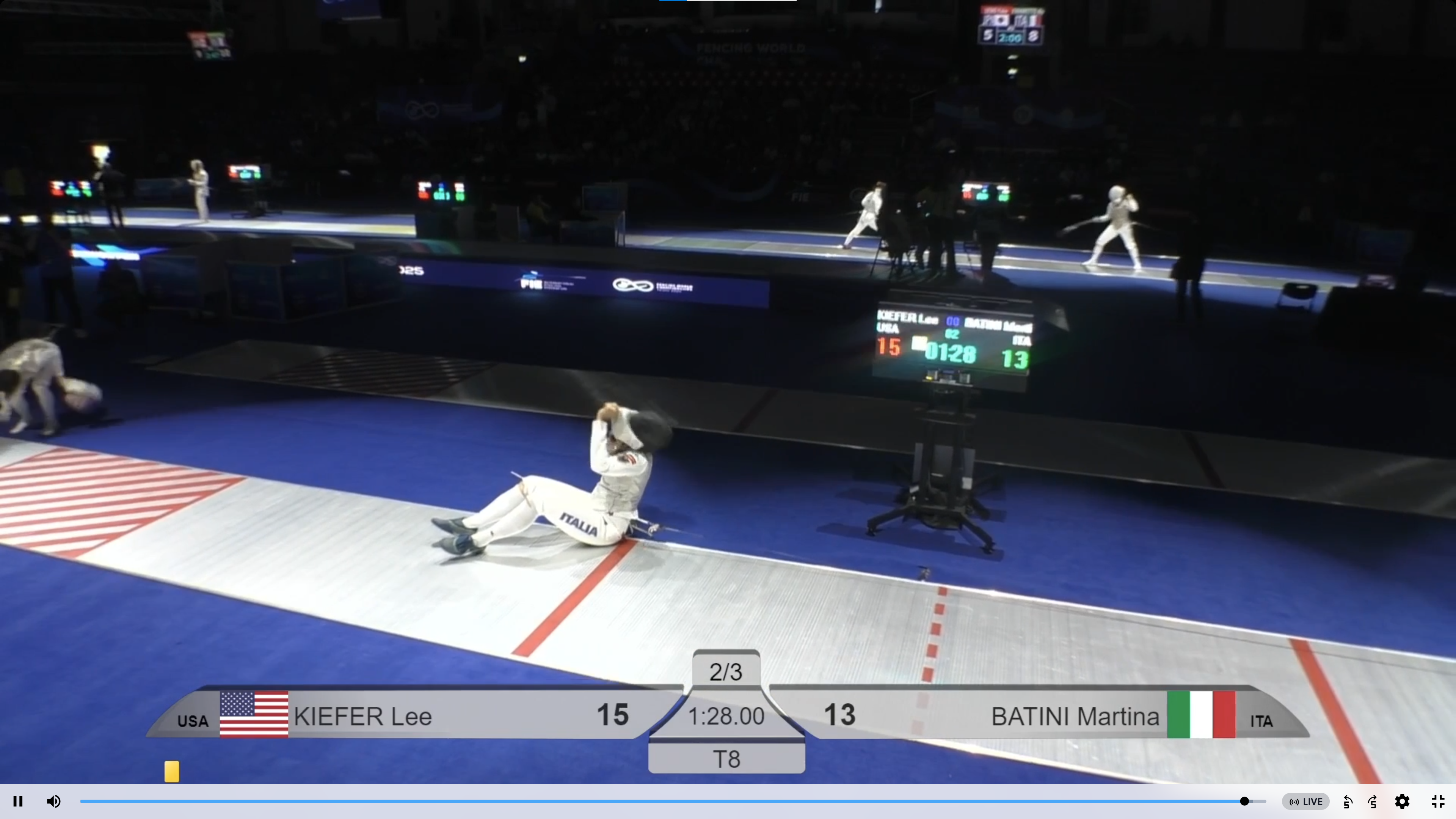Seek to the middle of the progress bar
1456x819 pixels.
click(x=673, y=802)
